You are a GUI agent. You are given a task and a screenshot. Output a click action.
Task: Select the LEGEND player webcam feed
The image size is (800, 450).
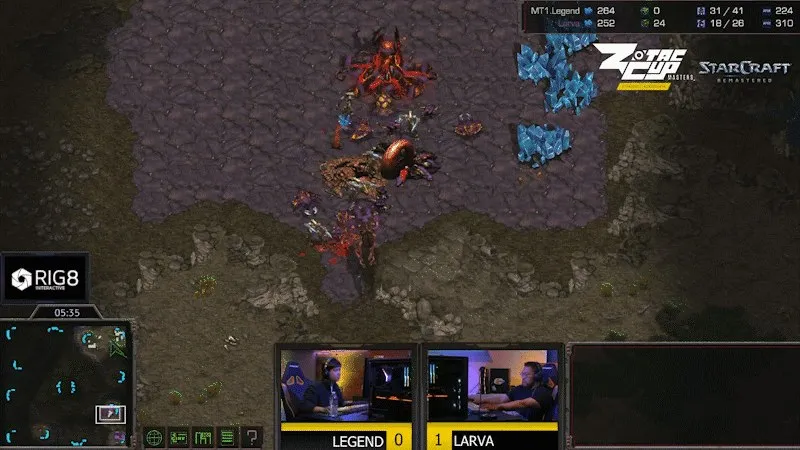pos(347,386)
